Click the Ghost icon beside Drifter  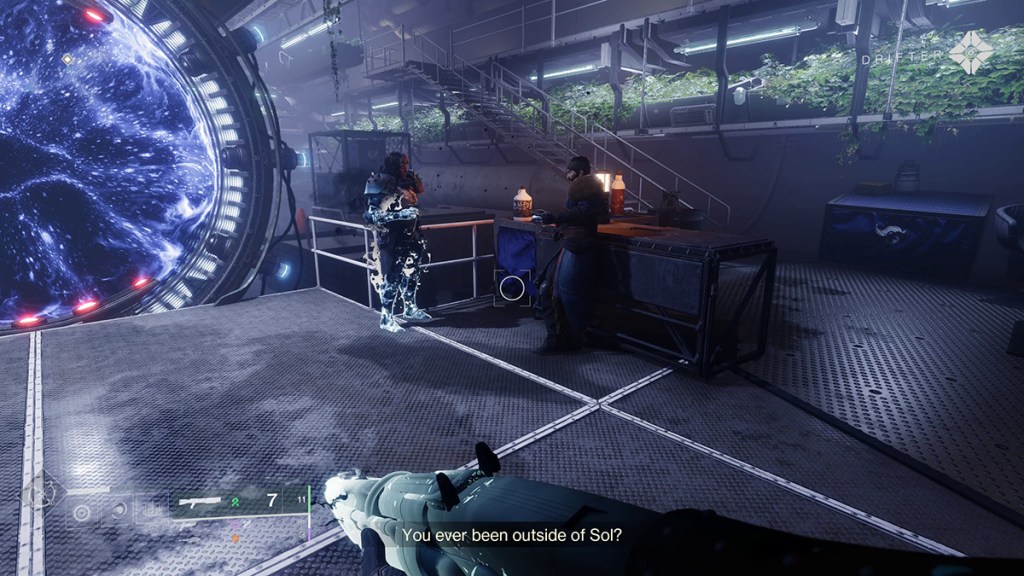click(x=969, y=51)
